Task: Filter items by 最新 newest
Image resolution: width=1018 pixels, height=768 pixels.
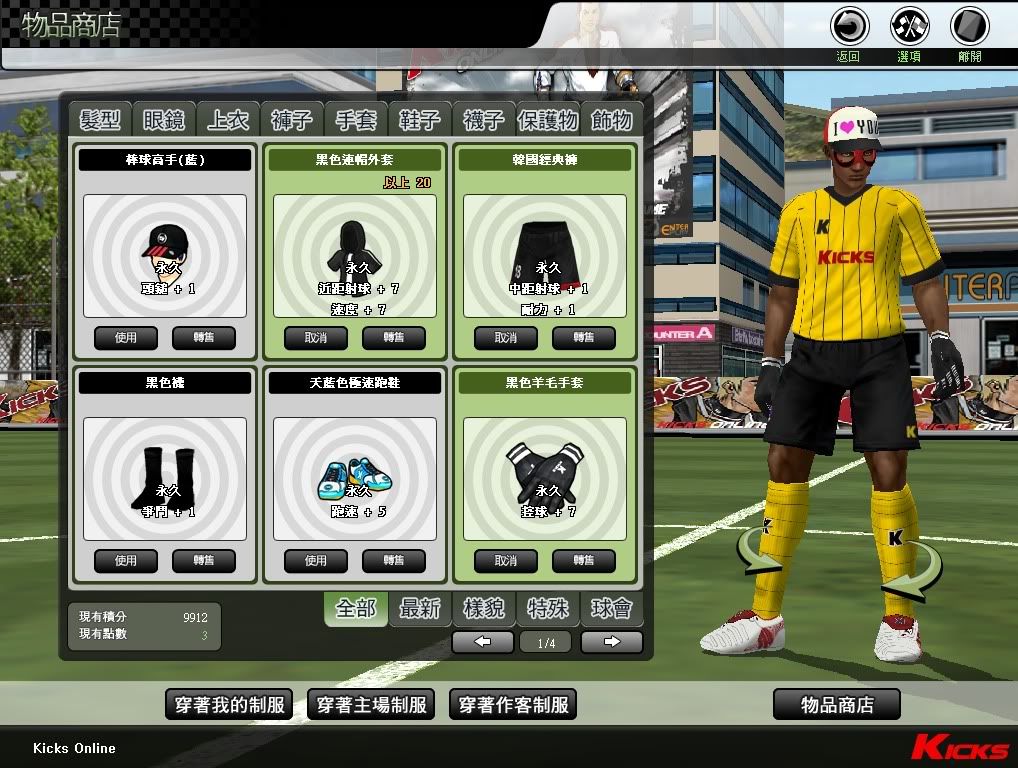Action: (x=420, y=608)
